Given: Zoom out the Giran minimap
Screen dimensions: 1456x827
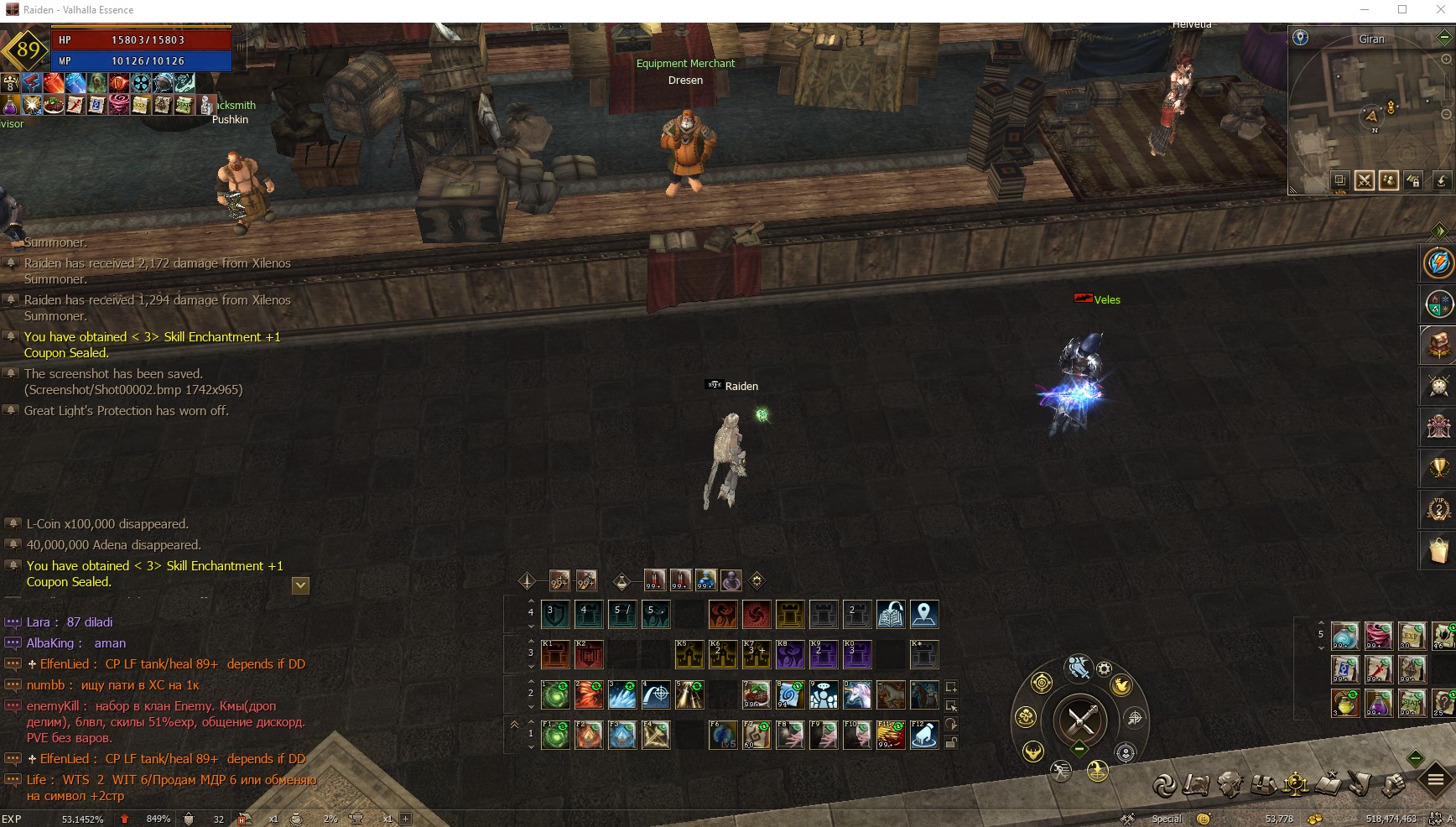Looking at the screenshot, I should [1445, 114].
